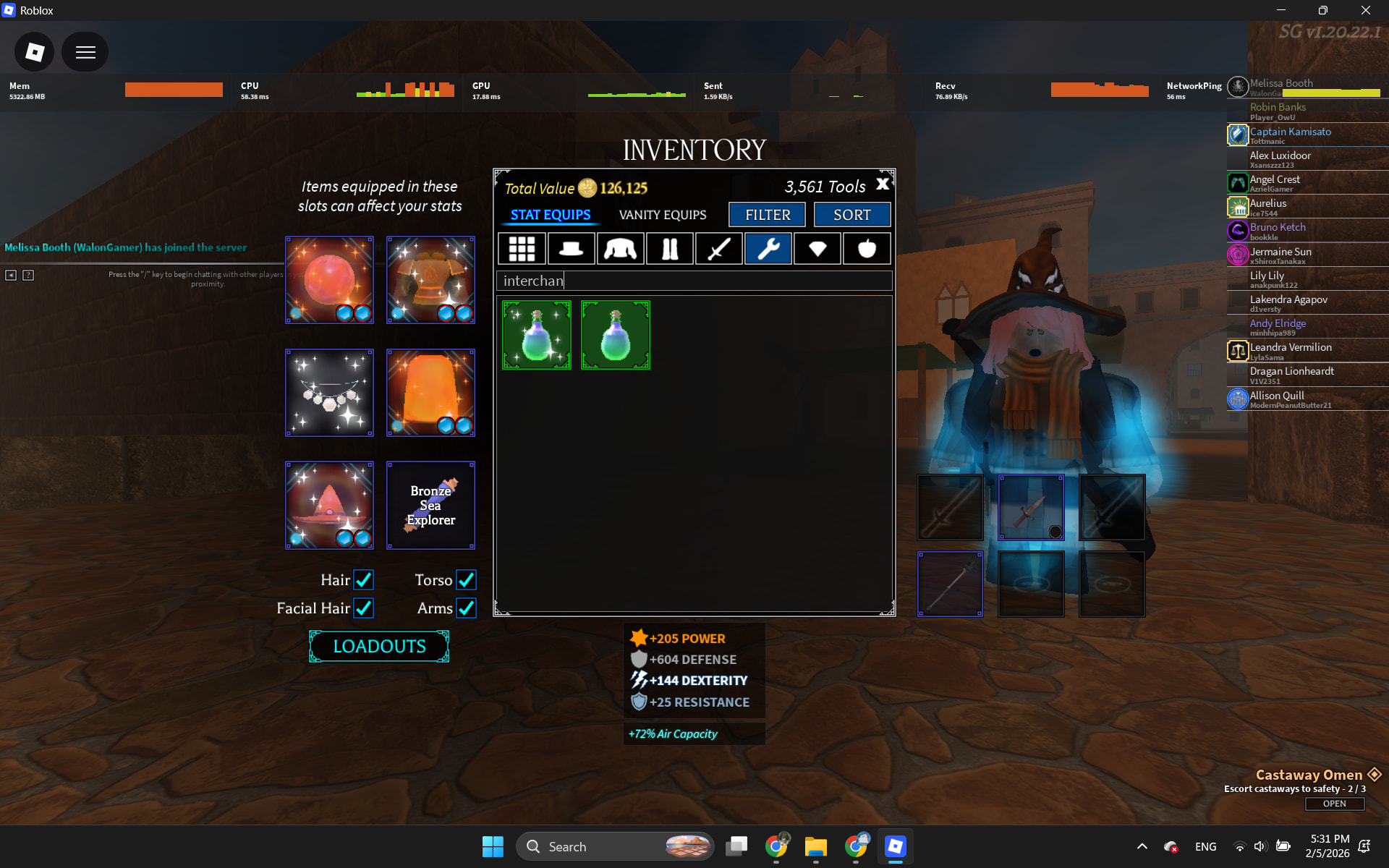The height and width of the screenshot is (868, 1389).
Task: Toggle the Hair visibility checkbox
Action: [363, 580]
